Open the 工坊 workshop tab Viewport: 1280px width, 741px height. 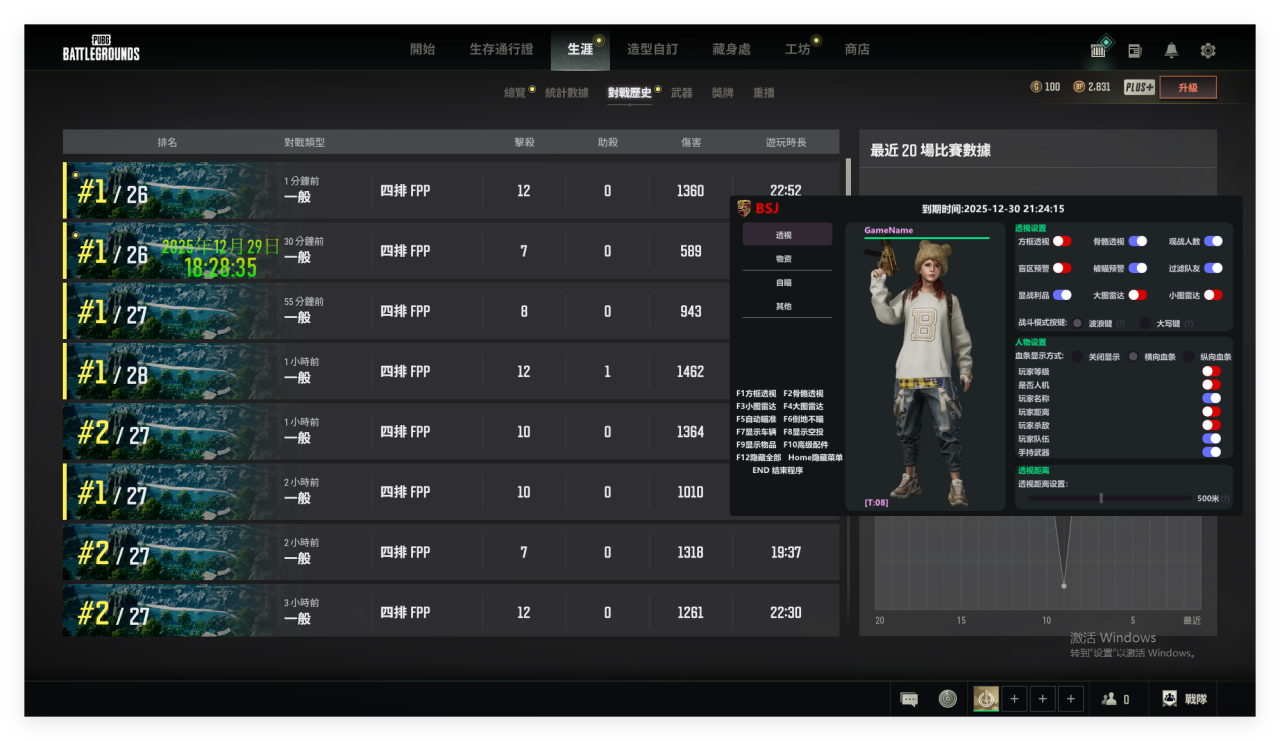point(797,49)
